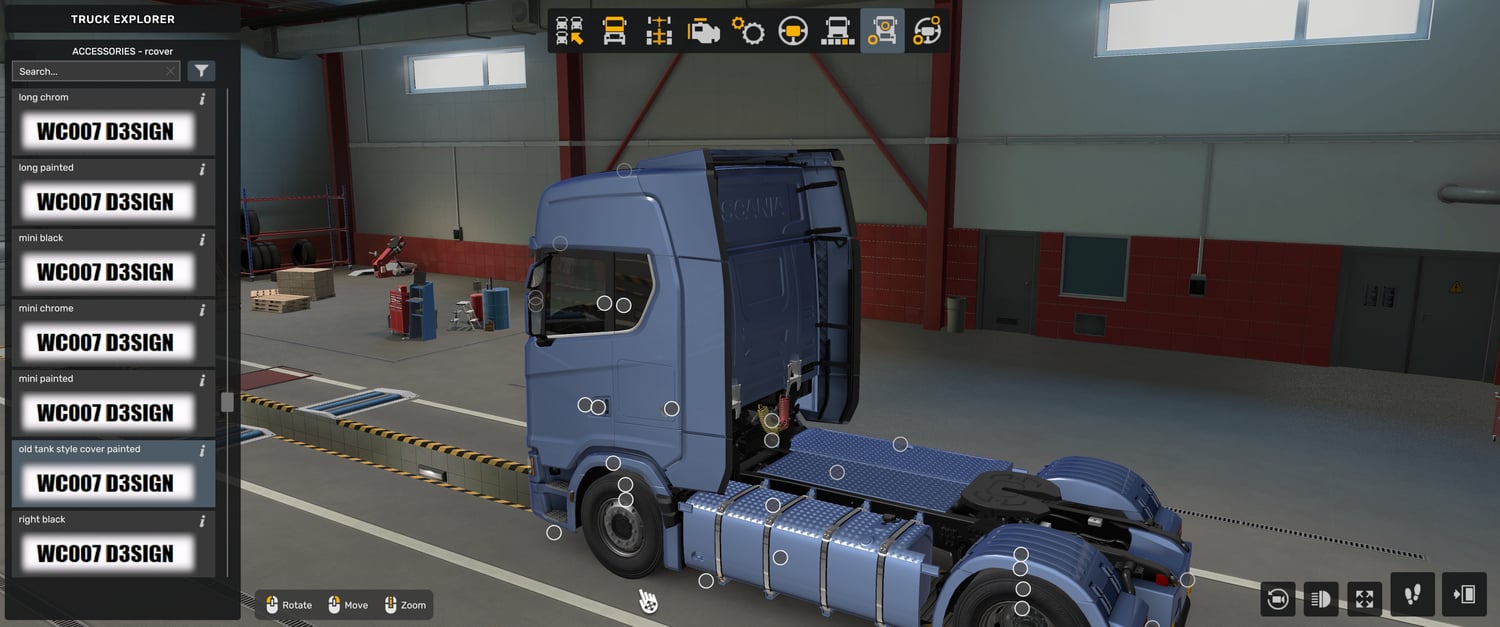This screenshot has height=627, width=1500.
Task: Switch to the steering wheel interior category
Action: [x=793, y=31]
